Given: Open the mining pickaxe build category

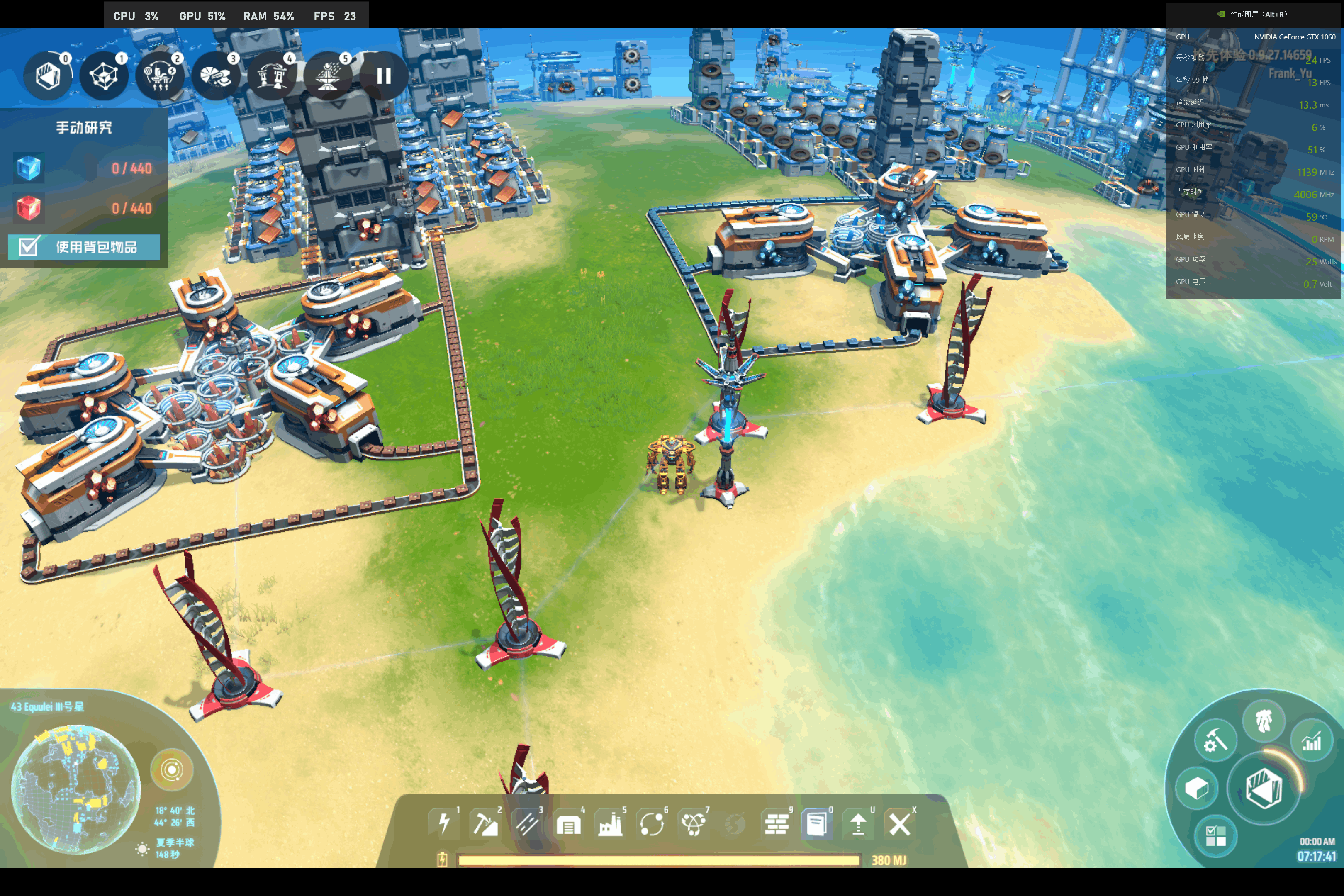Looking at the screenshot, I should pos(485,824).
